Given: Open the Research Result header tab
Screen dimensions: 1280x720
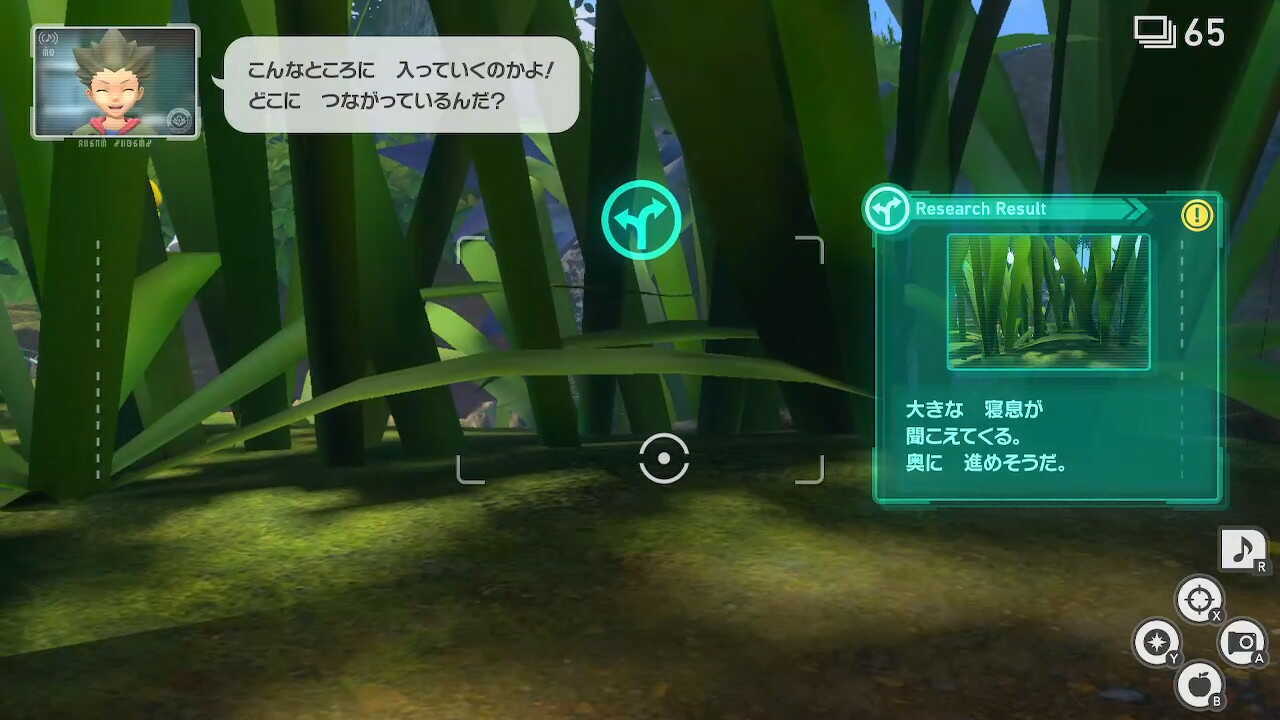Looking at the screenshot, I should click(x=980, y=210).
